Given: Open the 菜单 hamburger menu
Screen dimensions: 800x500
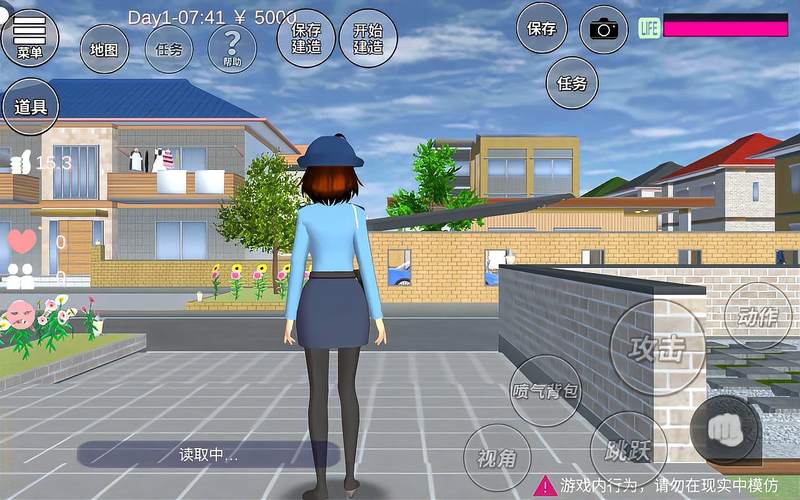Looking at the screenshot, I should (x=29, y=36).
